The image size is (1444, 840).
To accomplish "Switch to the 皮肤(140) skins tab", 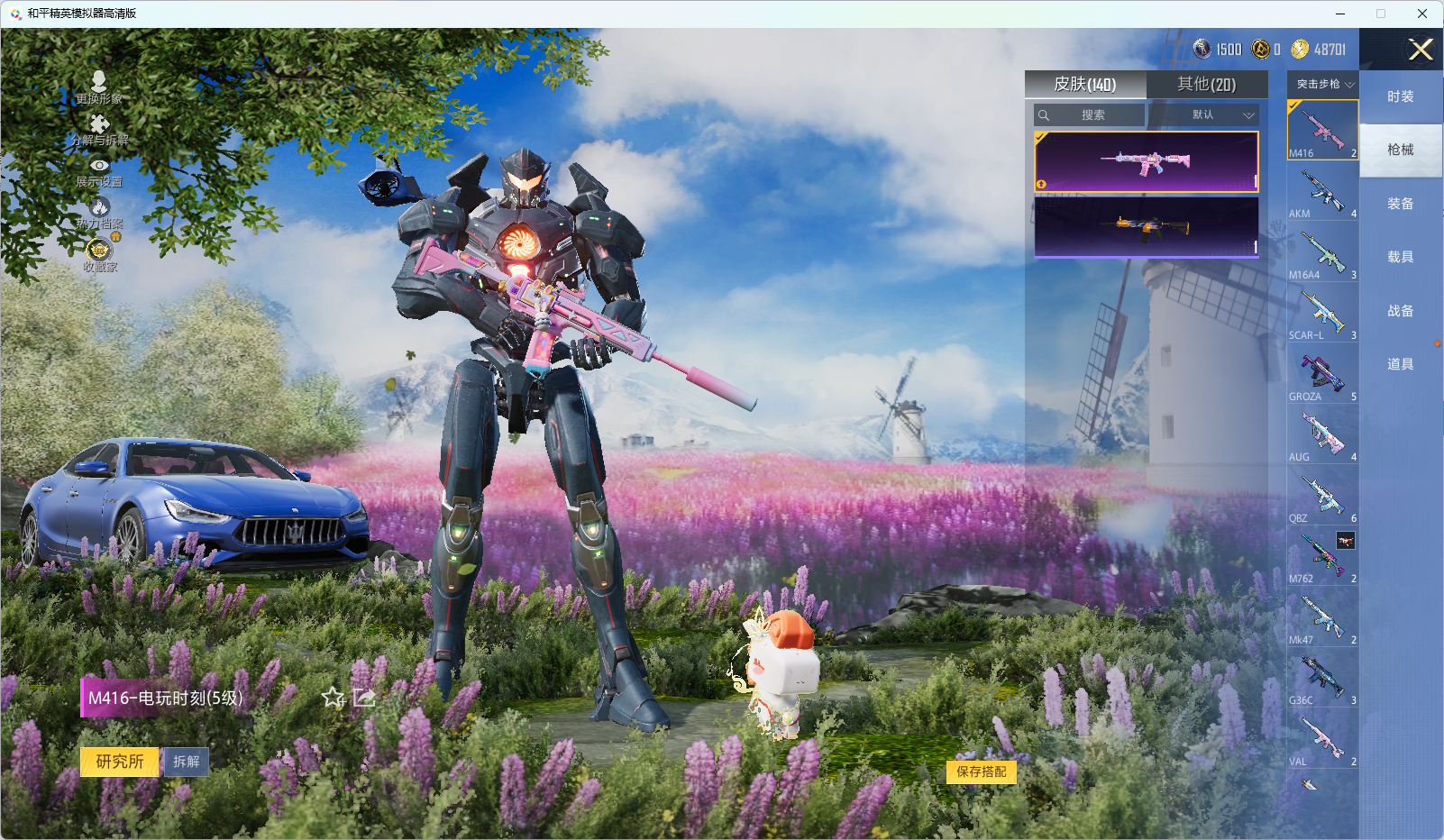I will click(1085, 85).
